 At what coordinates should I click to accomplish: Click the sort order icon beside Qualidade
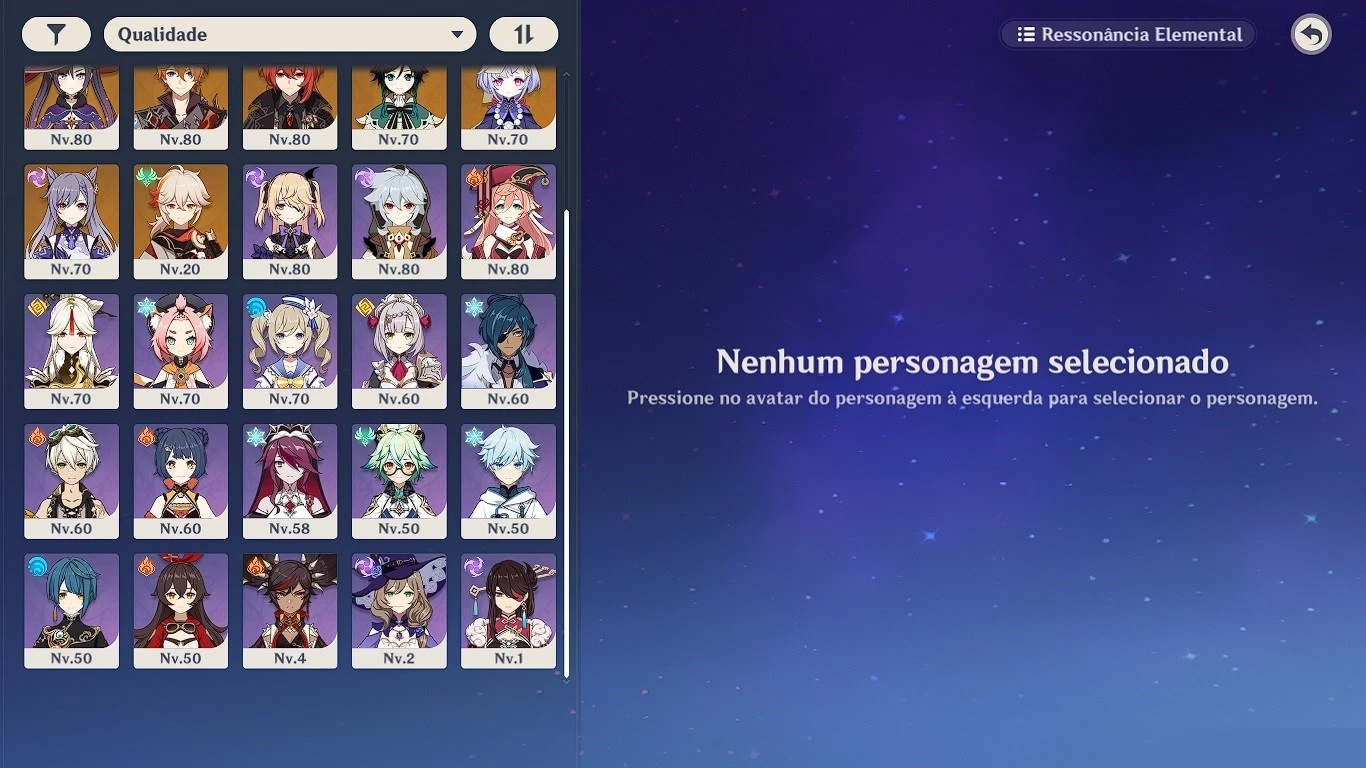point(524,33)
